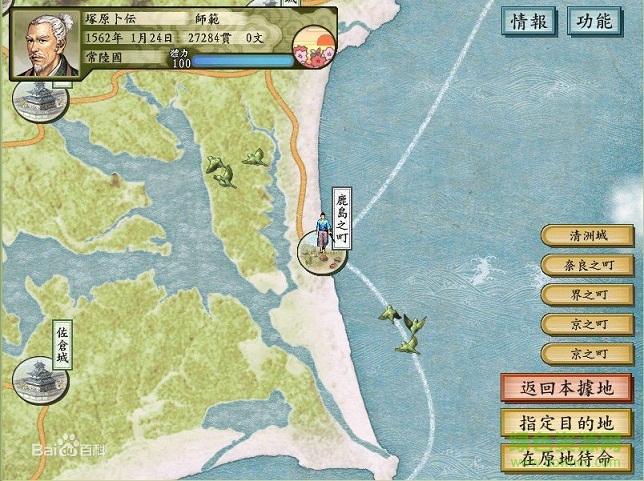Choose 在原地待命 to wait in place

point(566,457)
